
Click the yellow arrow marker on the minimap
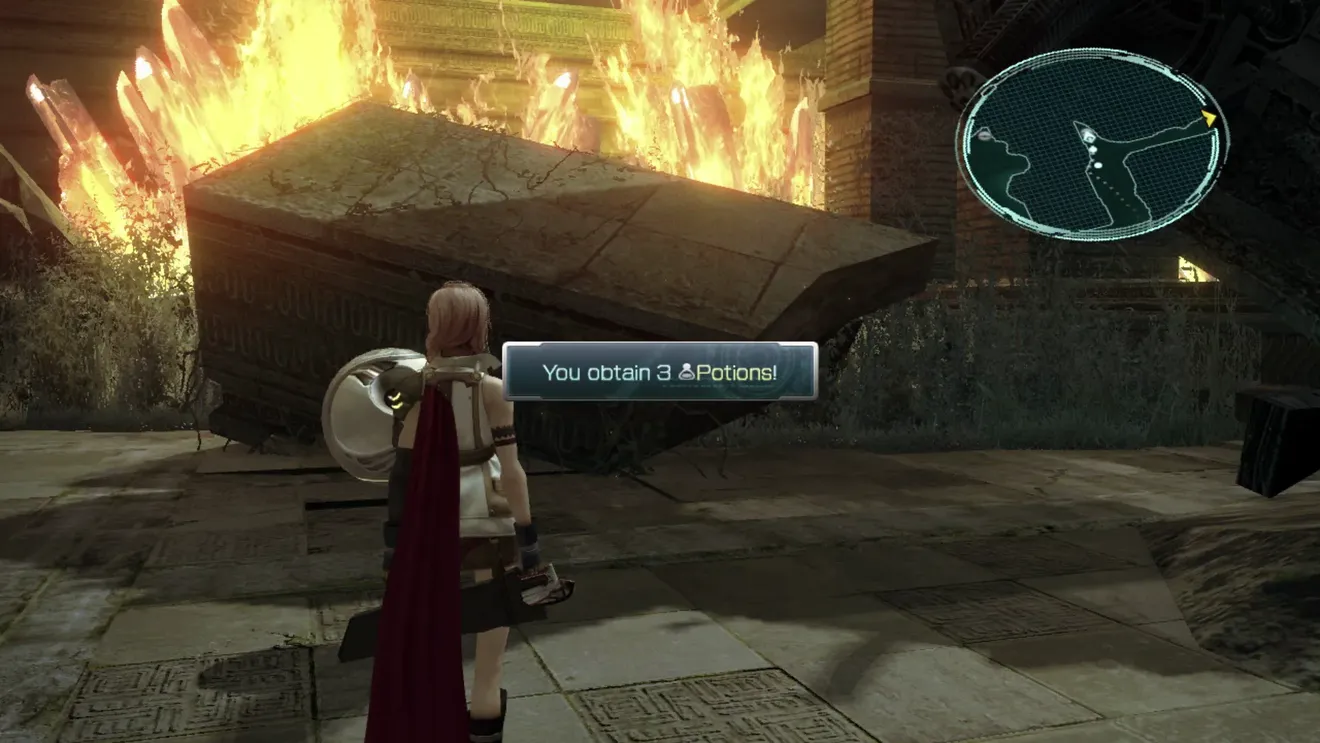(x=1208, y=118)
